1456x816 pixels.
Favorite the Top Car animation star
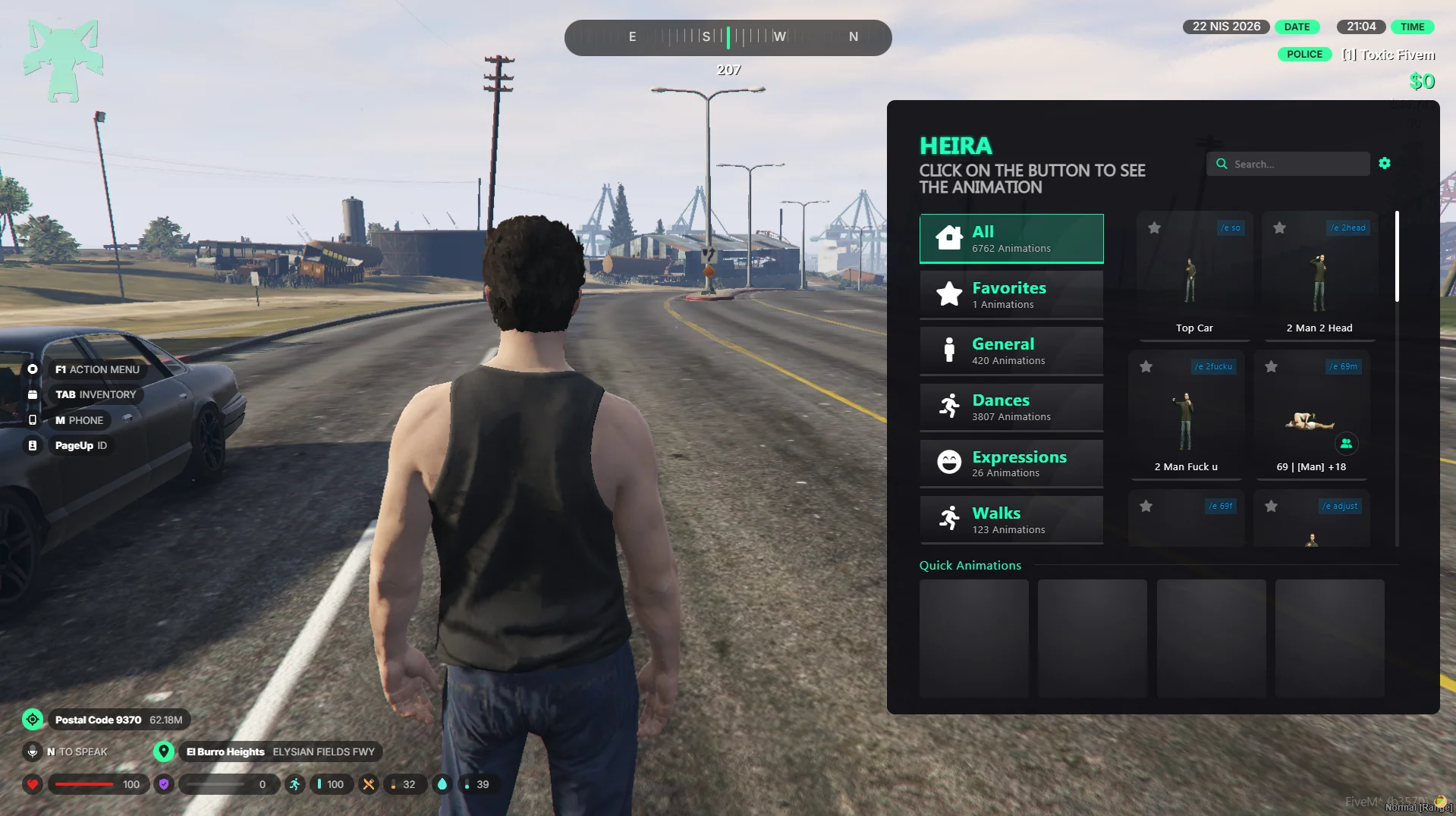pyautogui.click(x=1154, y=228)
